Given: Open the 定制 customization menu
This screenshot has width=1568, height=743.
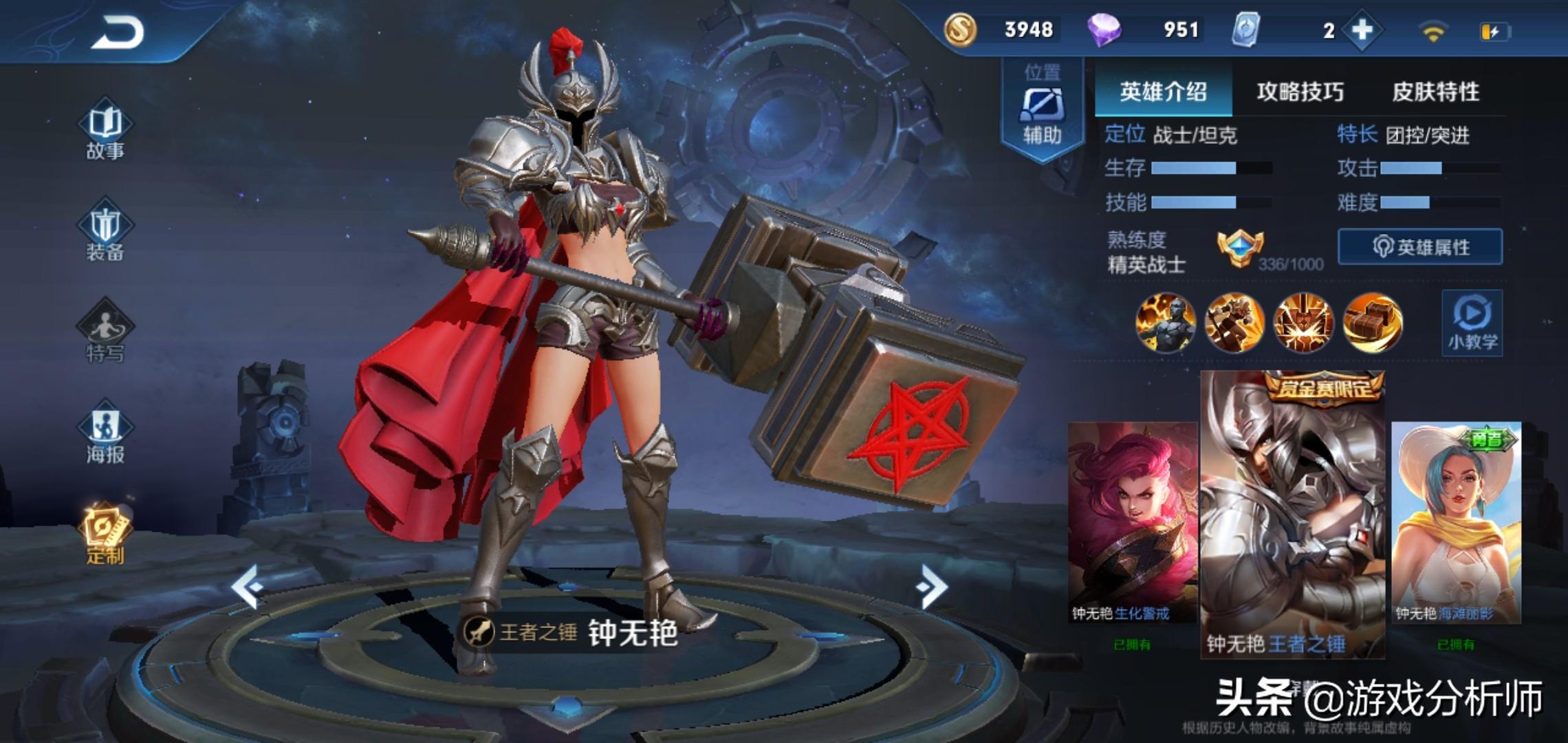Looking at the screenshot, I should pos(105,535).
